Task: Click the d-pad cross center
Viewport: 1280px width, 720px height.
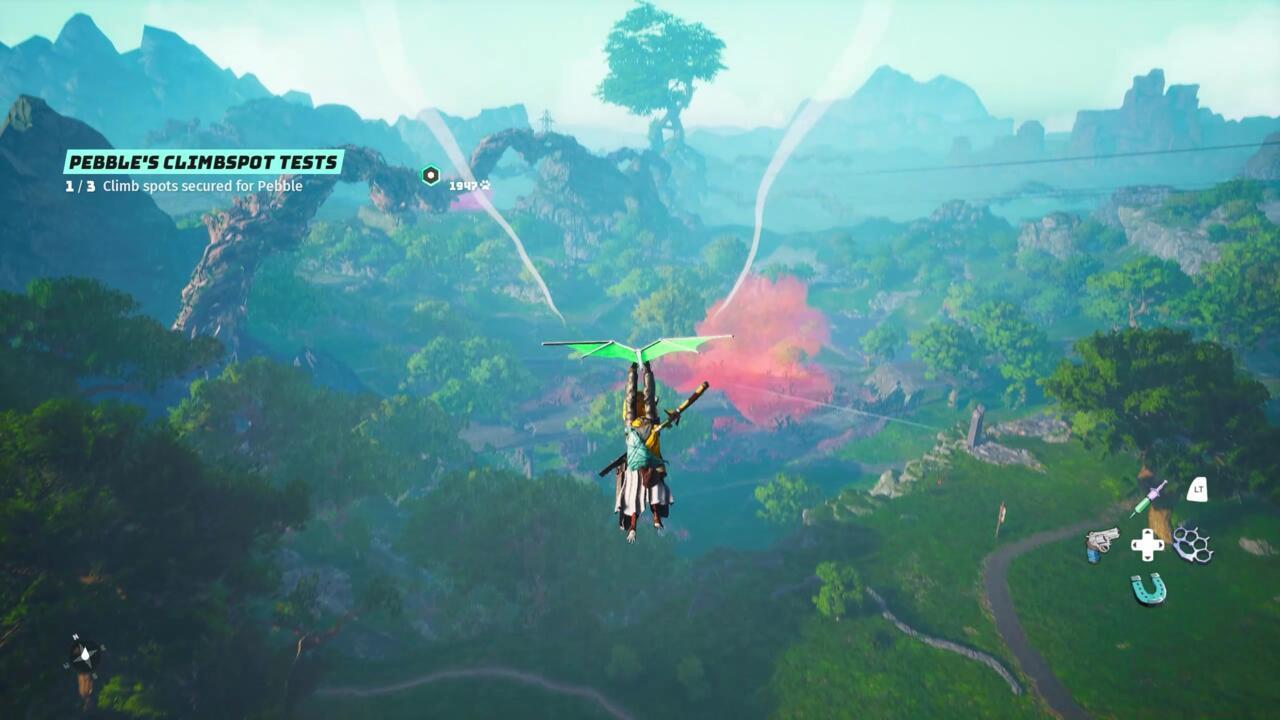Action: [1147, 543]
